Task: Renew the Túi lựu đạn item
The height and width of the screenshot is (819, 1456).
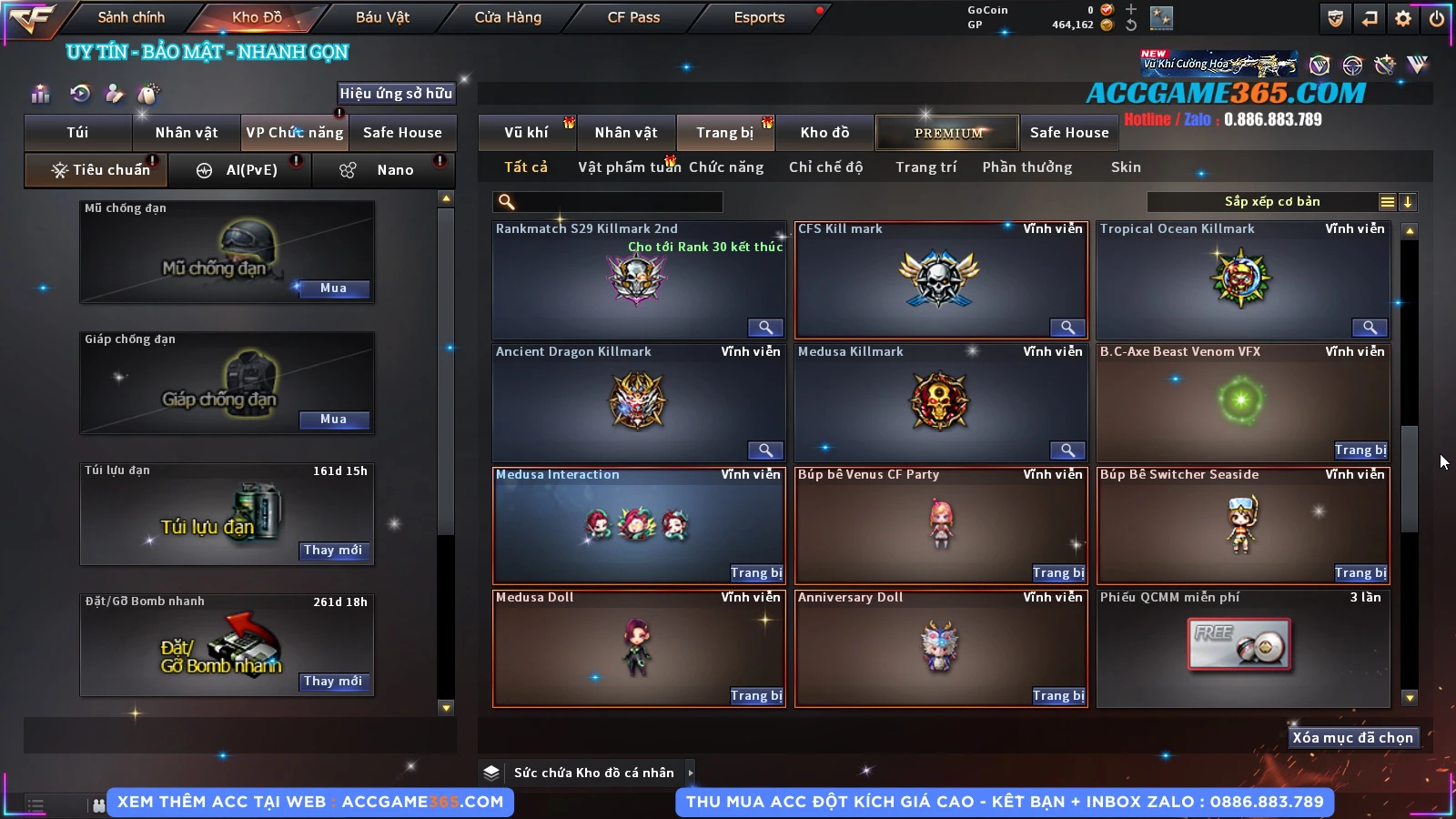Action: point(333,551)
